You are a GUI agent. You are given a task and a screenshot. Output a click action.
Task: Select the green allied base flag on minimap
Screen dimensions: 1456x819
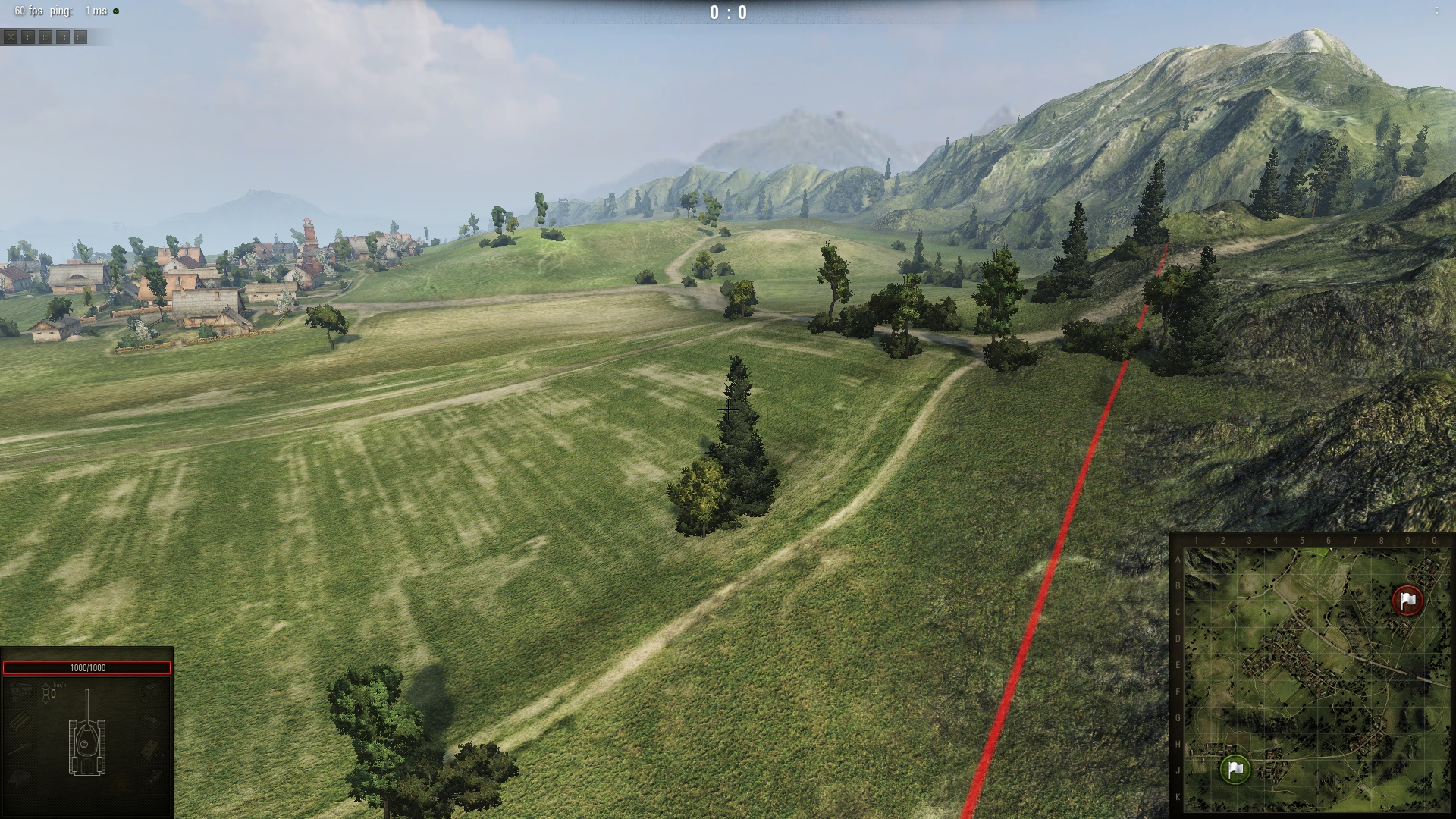pyautogui.click(x=1235, y=769)
